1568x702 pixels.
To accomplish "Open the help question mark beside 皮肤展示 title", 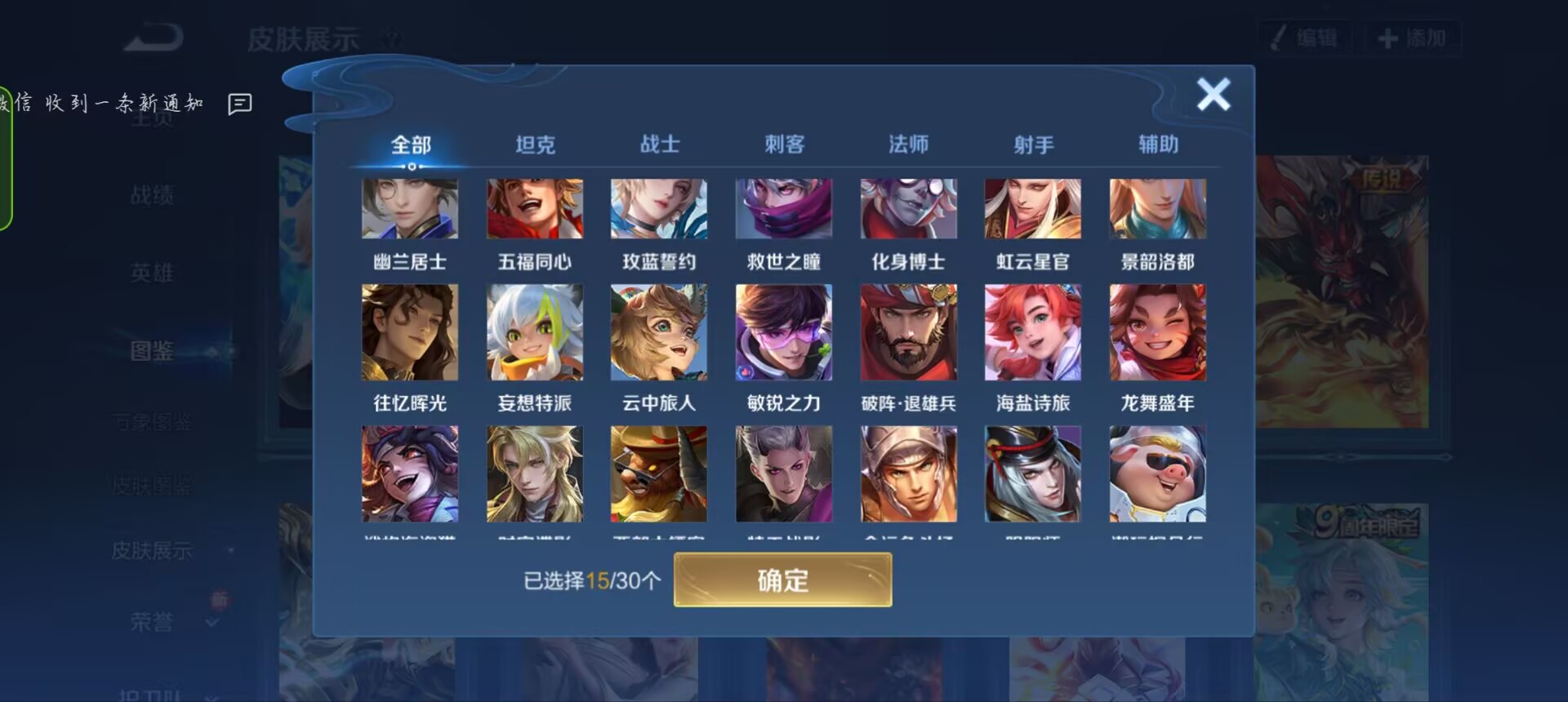I will click(393, 38).
